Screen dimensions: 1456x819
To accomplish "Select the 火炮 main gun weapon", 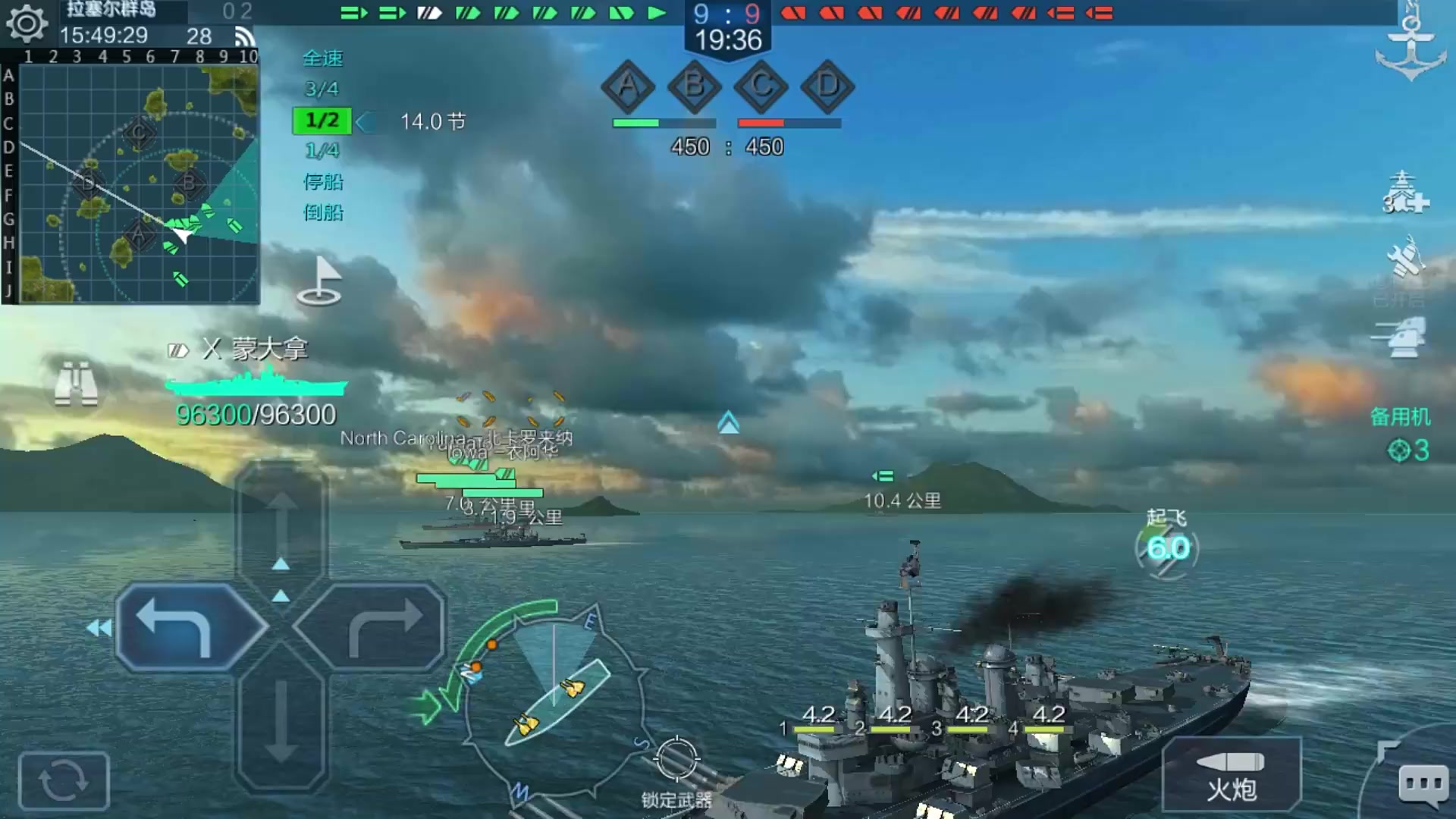I will pos(1232,776).
